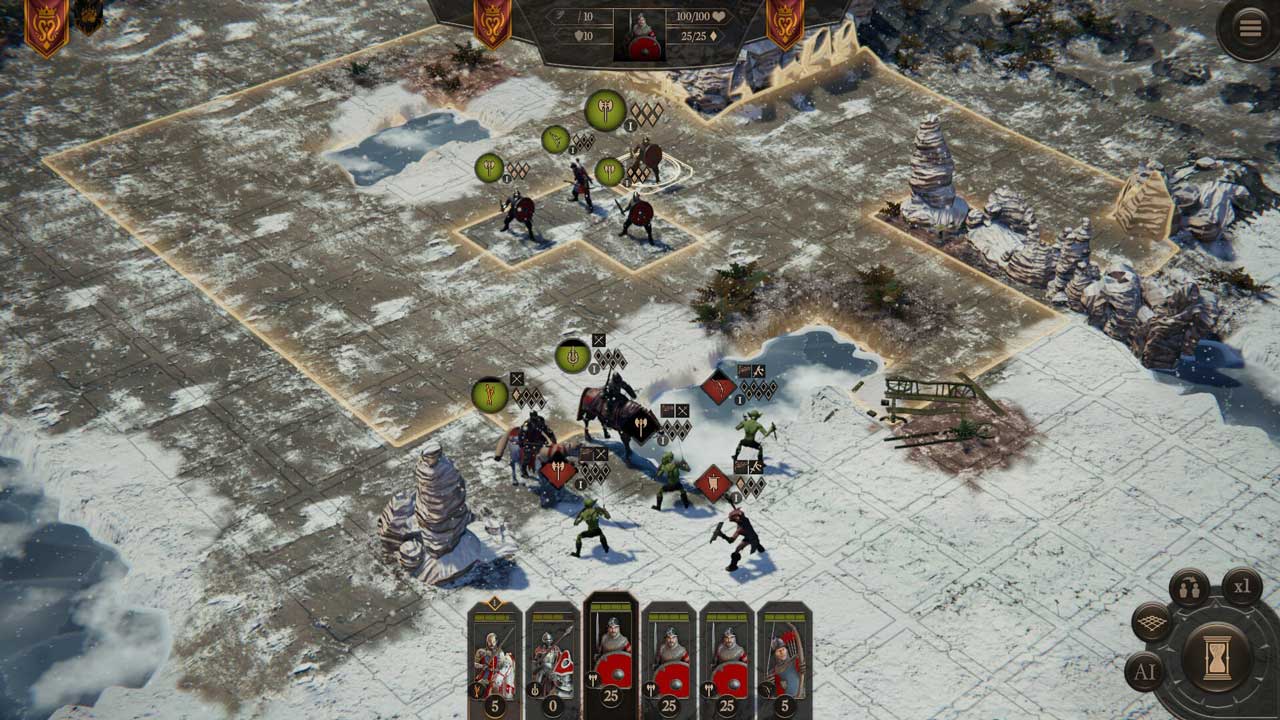Open the hamburger game menu
1280x720 pixels.
point(1250,28)
